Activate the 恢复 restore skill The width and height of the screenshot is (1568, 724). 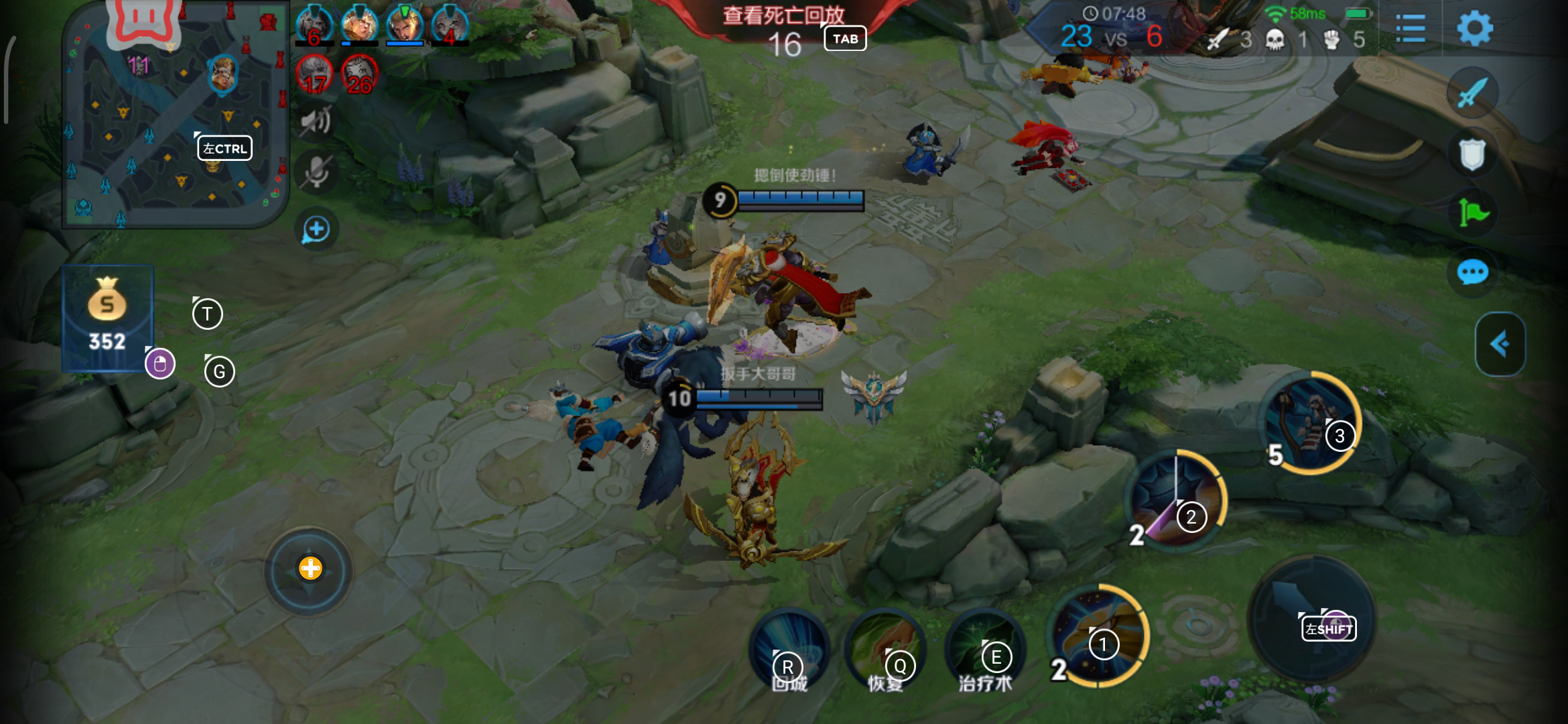pos(886,649)
